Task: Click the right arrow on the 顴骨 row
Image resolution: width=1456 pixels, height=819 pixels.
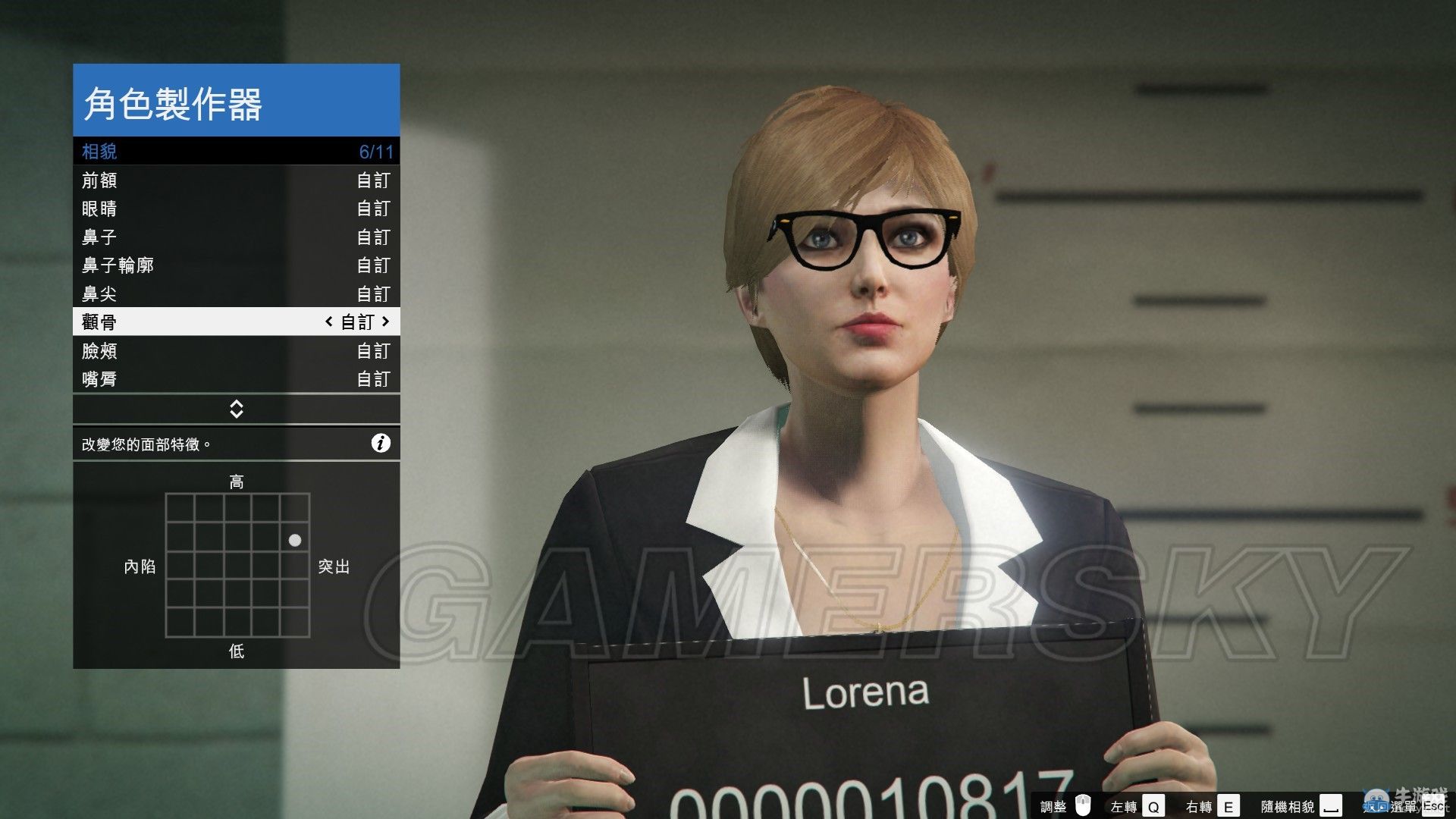Action: click(386, 322)
